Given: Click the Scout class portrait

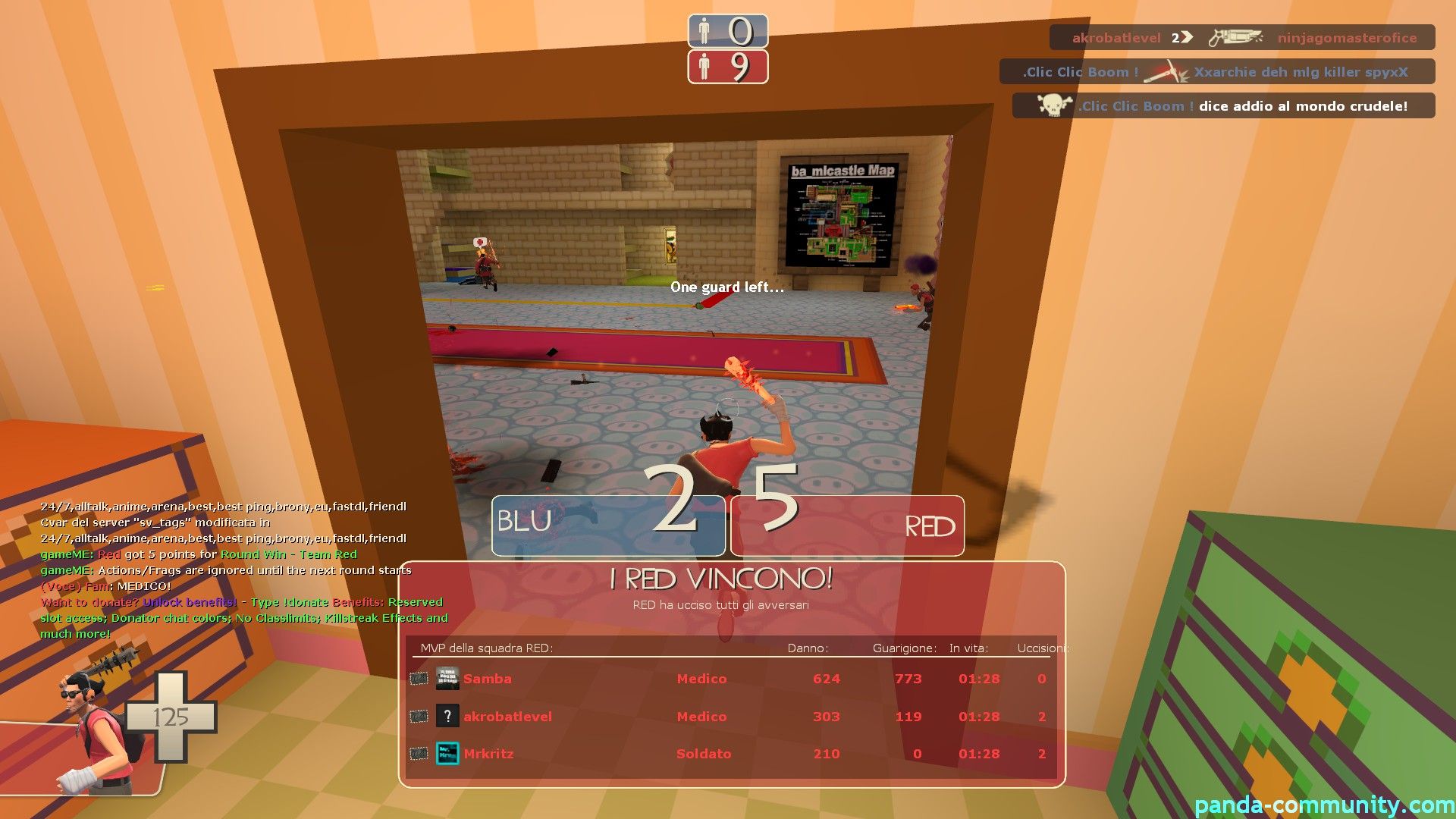Looking at the screenshot, I should pos(95,728).
